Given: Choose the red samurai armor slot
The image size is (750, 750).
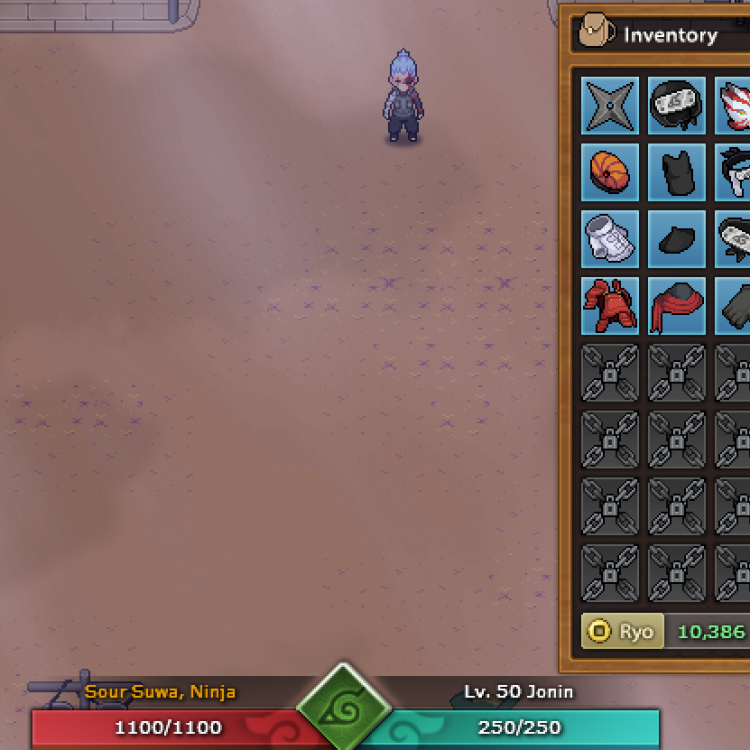Looking at the screenshot, I should 610,306.
